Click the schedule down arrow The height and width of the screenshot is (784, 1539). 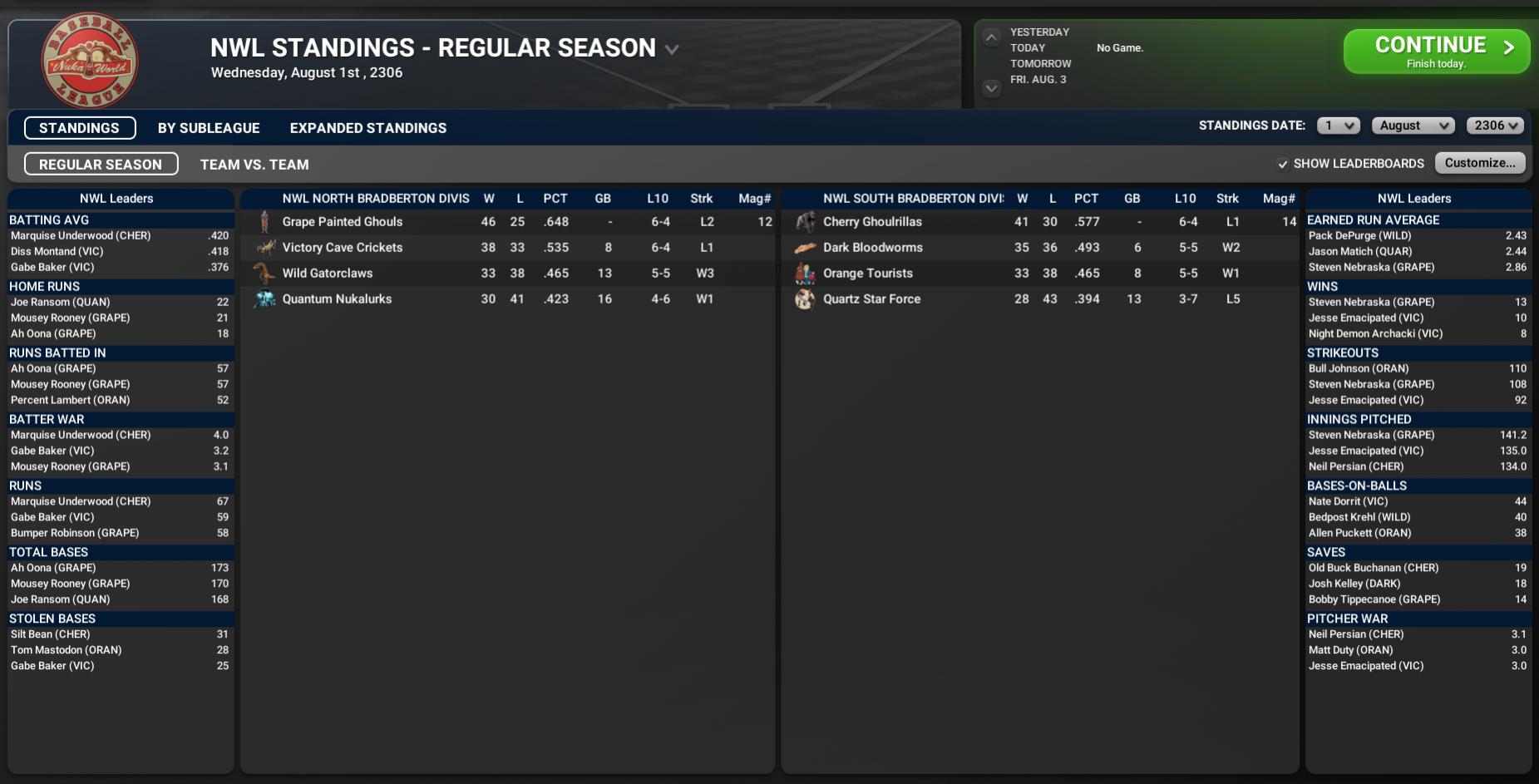991,87
